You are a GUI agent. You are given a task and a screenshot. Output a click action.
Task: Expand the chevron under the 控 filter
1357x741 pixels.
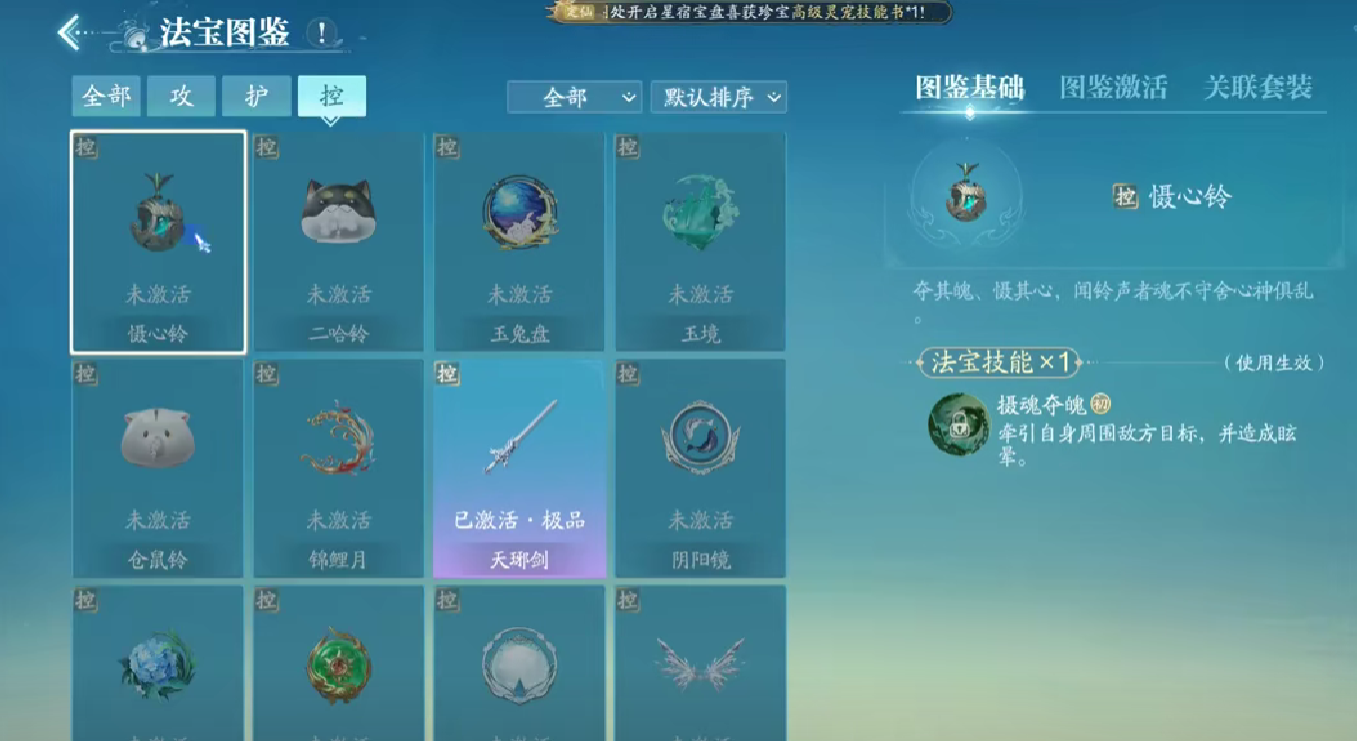(x=332, y=120)
